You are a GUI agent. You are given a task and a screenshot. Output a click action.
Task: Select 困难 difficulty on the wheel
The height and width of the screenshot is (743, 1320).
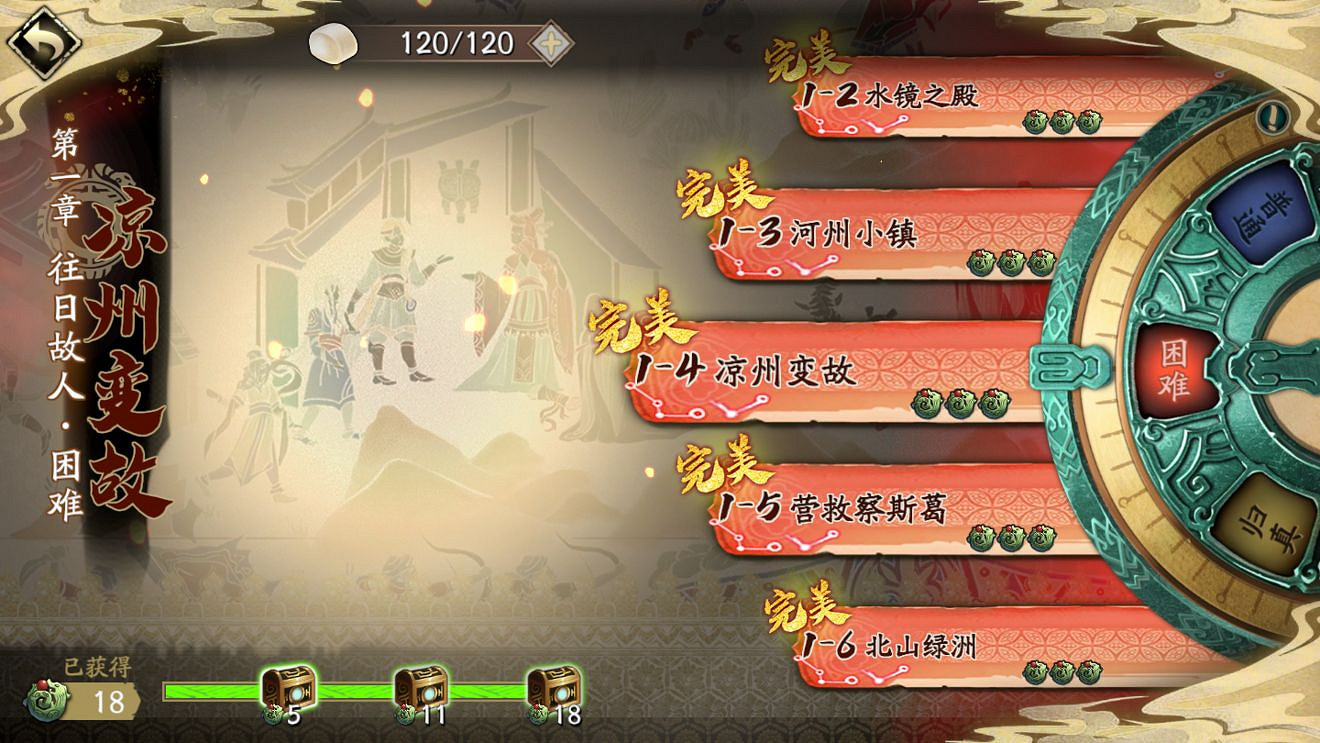coord(1178,367)
